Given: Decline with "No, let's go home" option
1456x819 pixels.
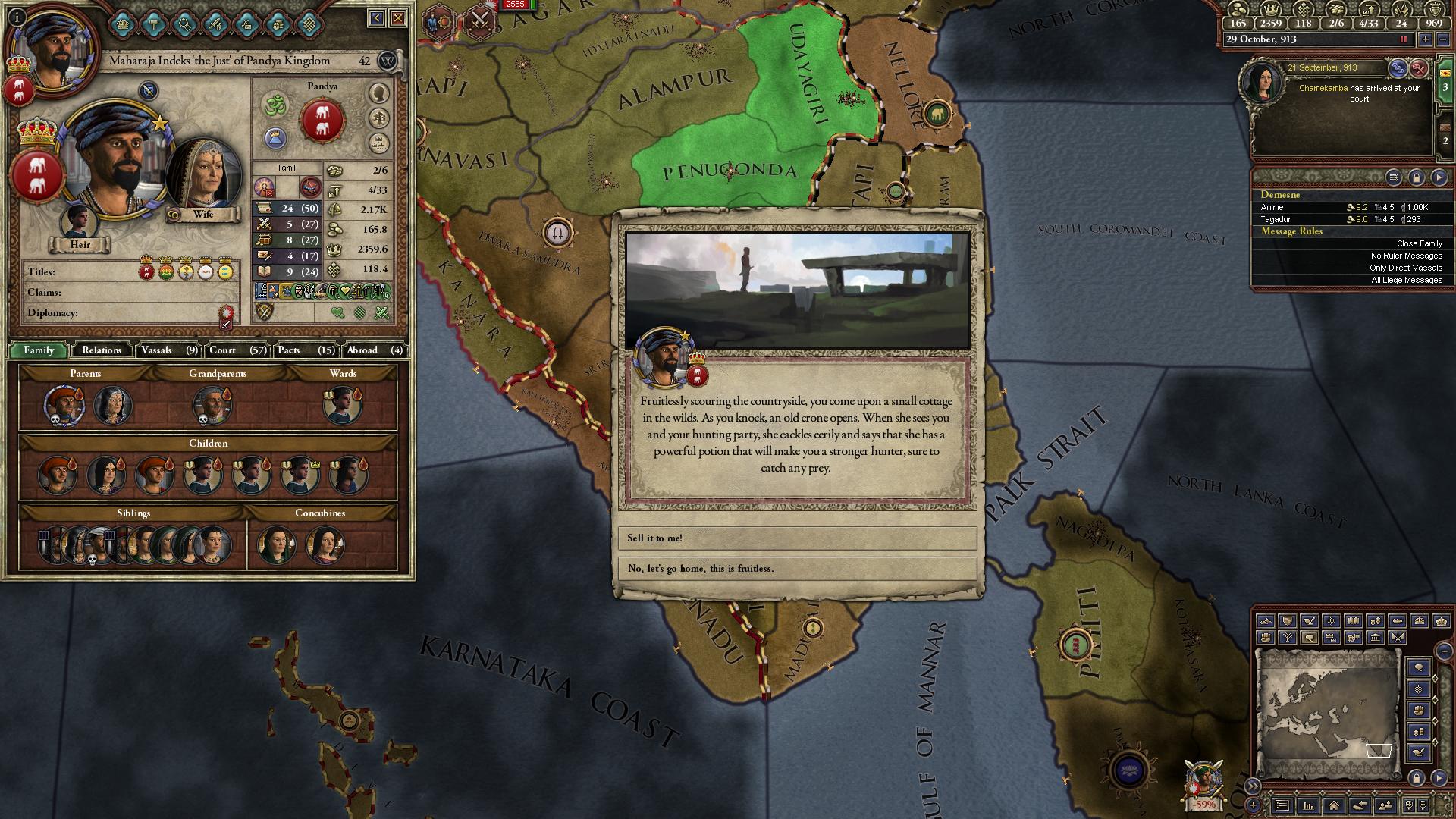Looking at the screenshot, I should click(796, 568).
